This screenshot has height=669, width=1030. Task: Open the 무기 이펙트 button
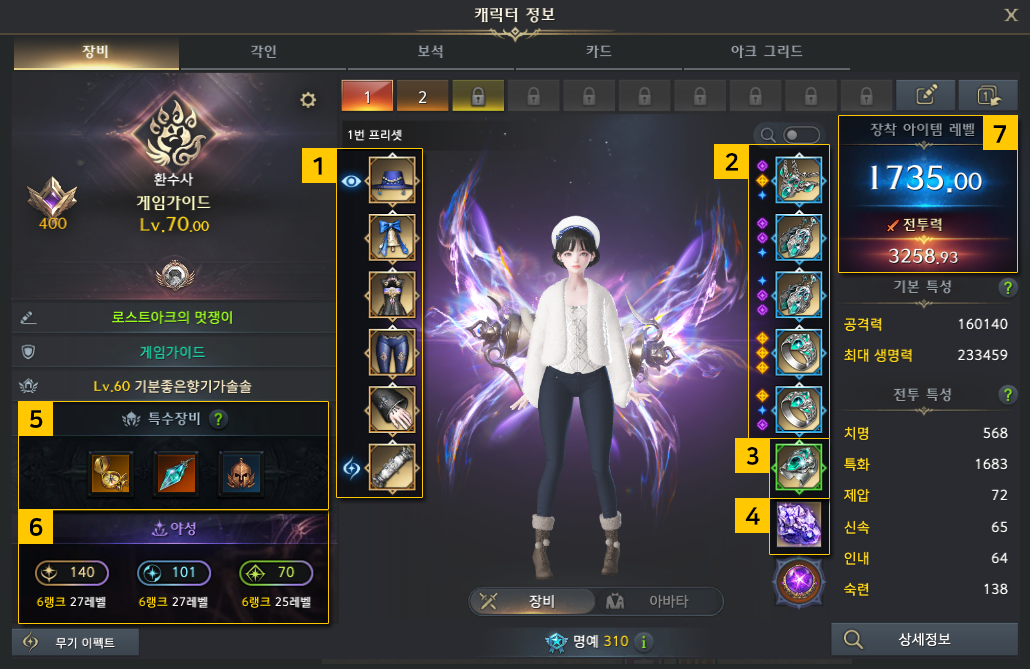(75, 642)
